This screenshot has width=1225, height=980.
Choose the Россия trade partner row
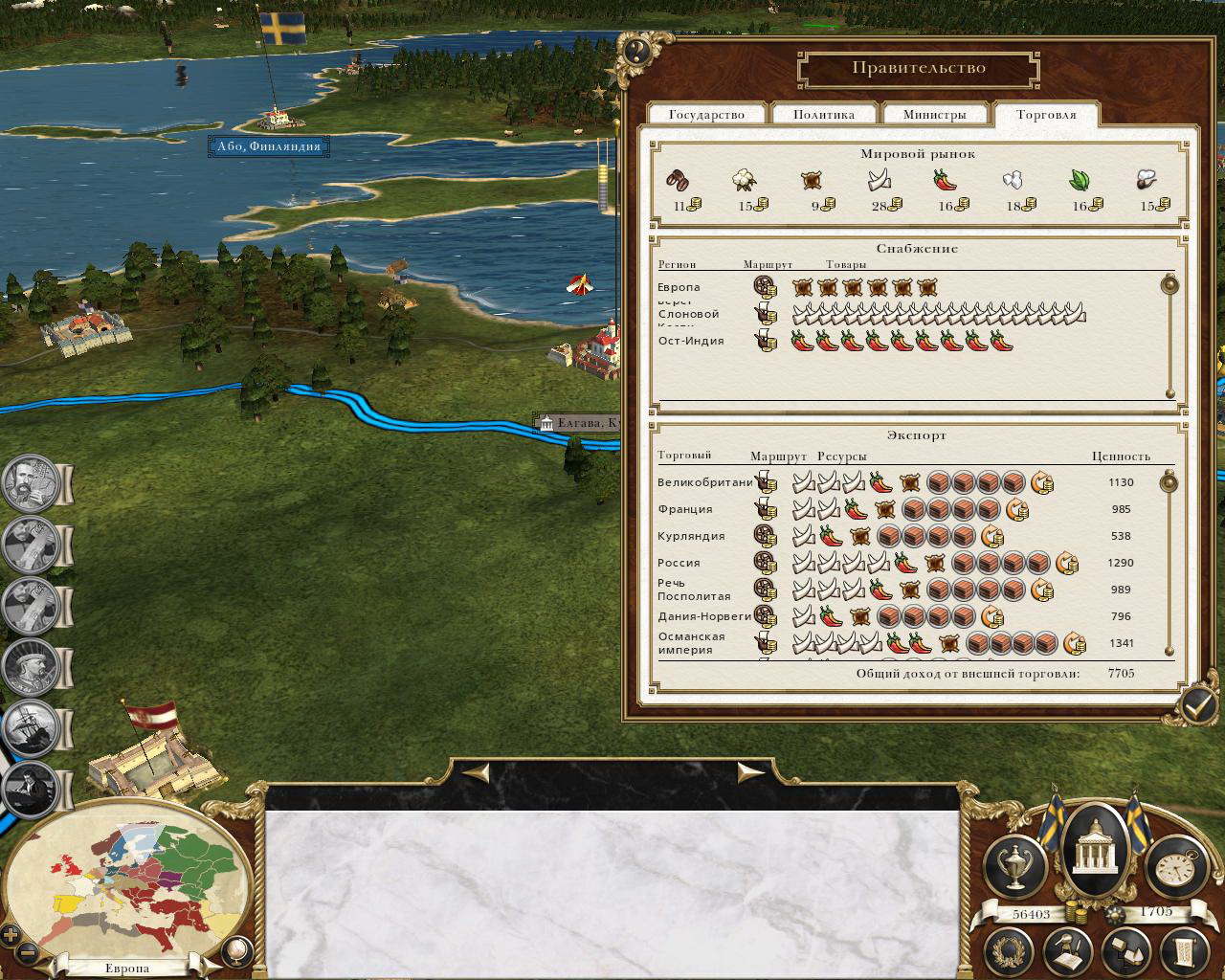pyautogui.click(x=679, y=563)
